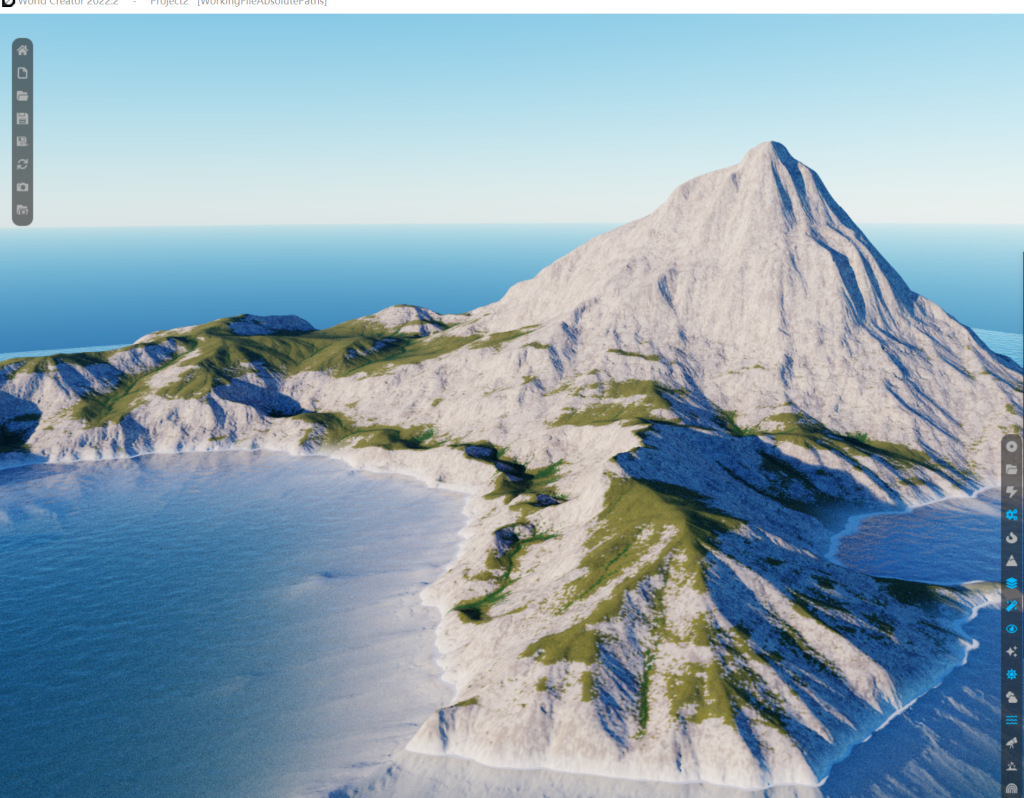Open the screenshot folder icon

(x=23, y=210)
